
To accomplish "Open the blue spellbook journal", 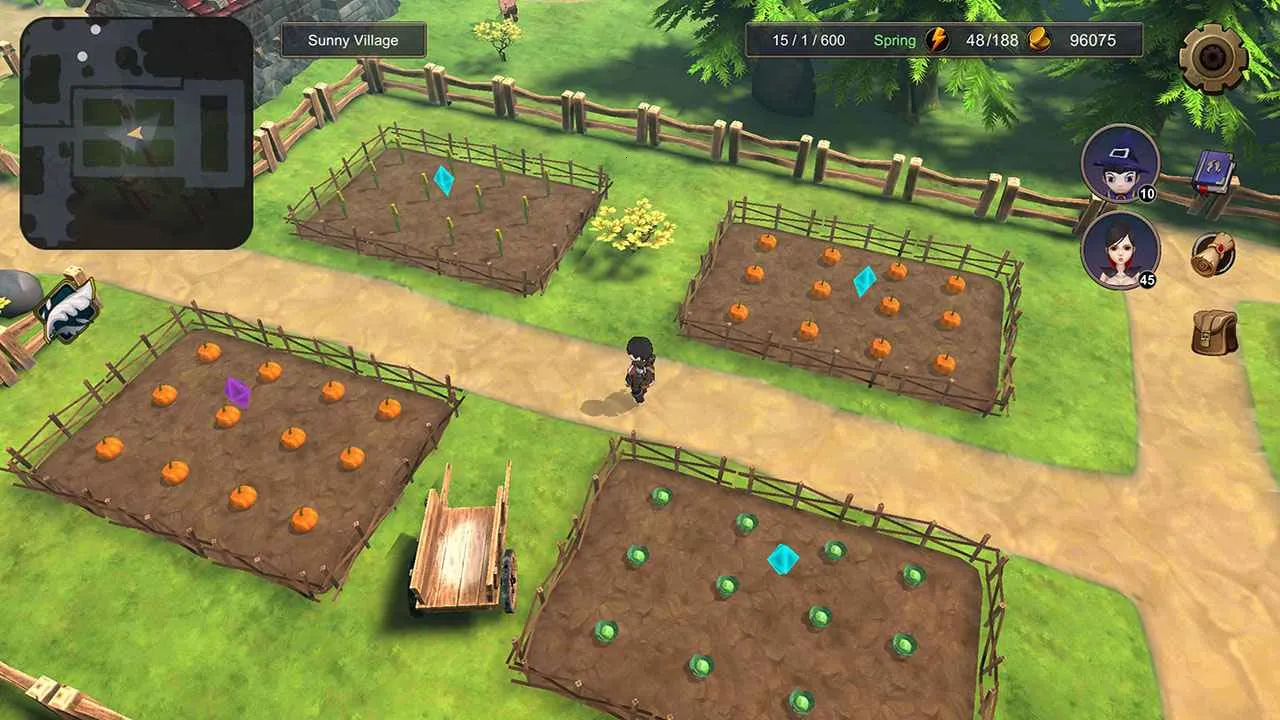I will pyautogui.click(x=1214, y=171).
